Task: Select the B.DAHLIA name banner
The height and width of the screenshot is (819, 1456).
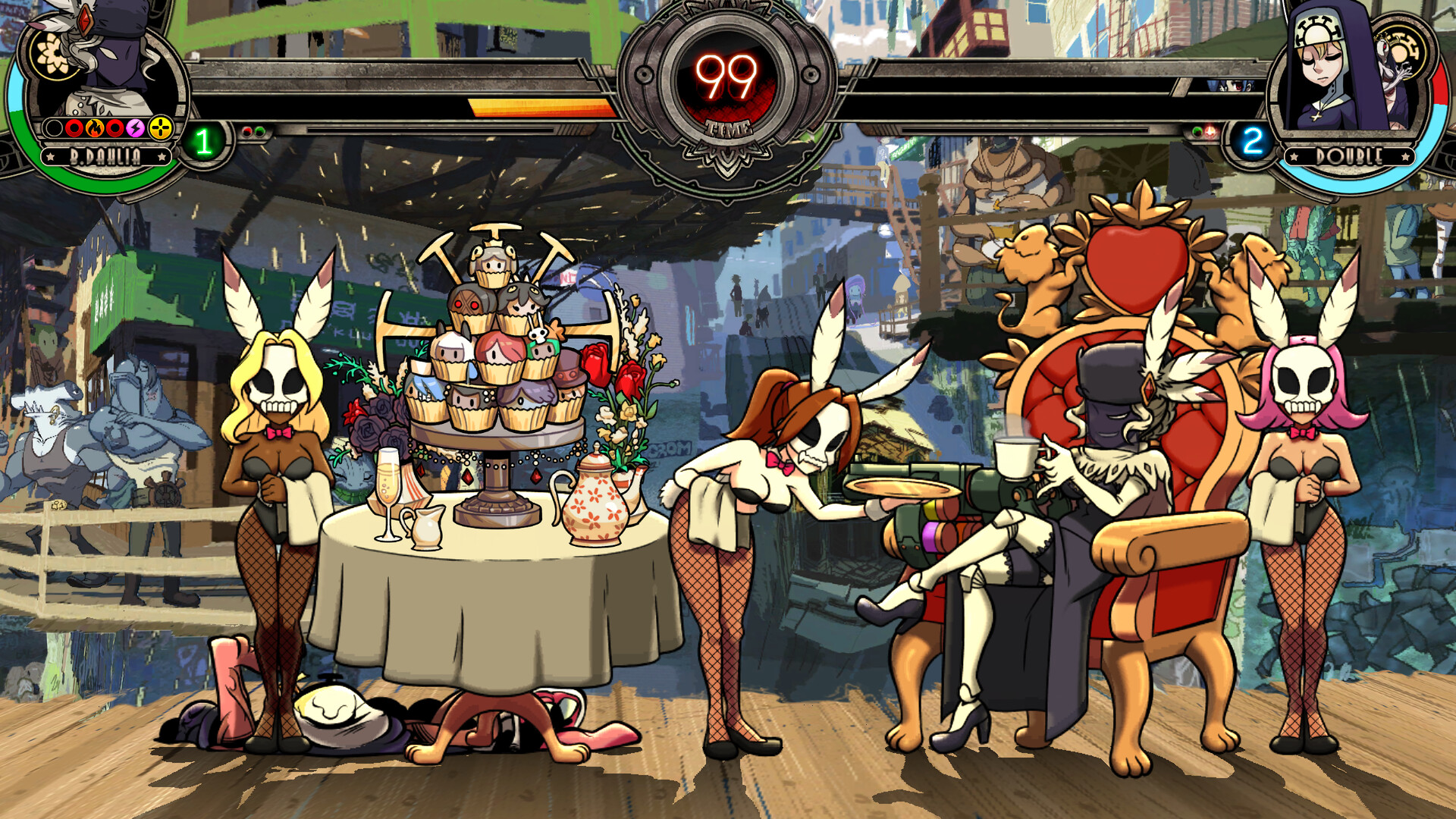Action: coord(106,156)
